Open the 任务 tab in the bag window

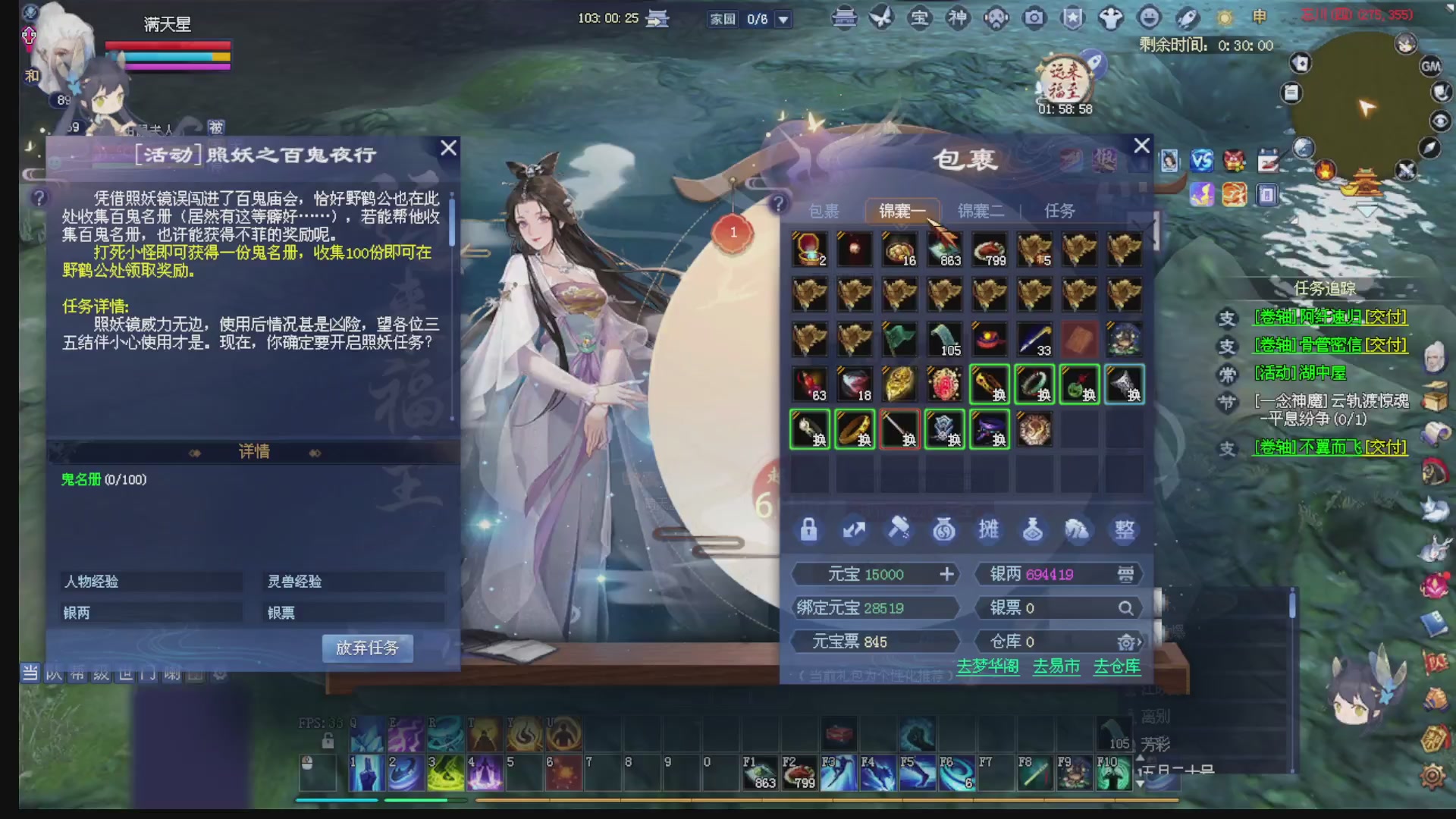coord(1060,211)
